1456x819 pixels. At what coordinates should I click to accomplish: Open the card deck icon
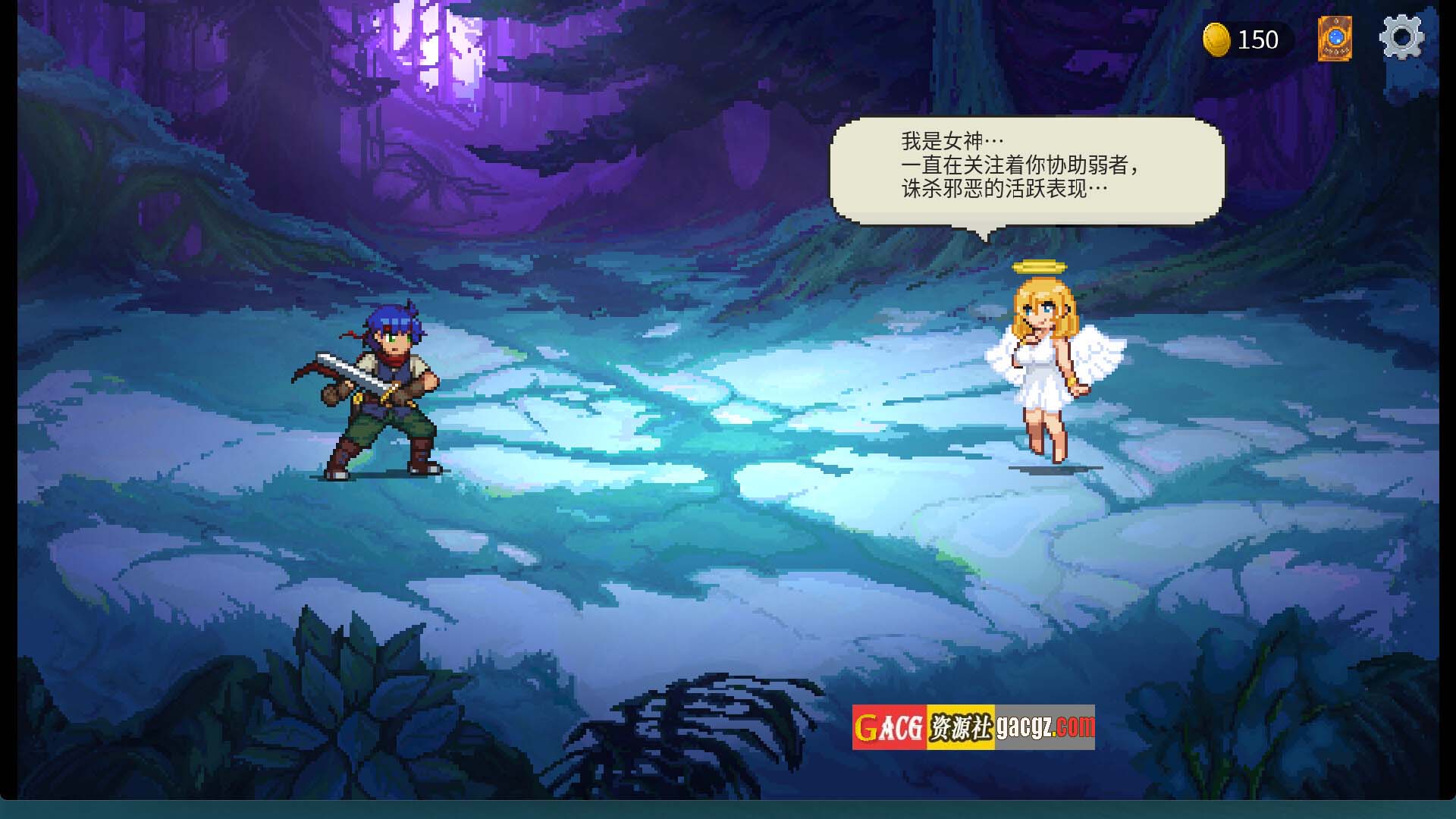pos(1335,39)
